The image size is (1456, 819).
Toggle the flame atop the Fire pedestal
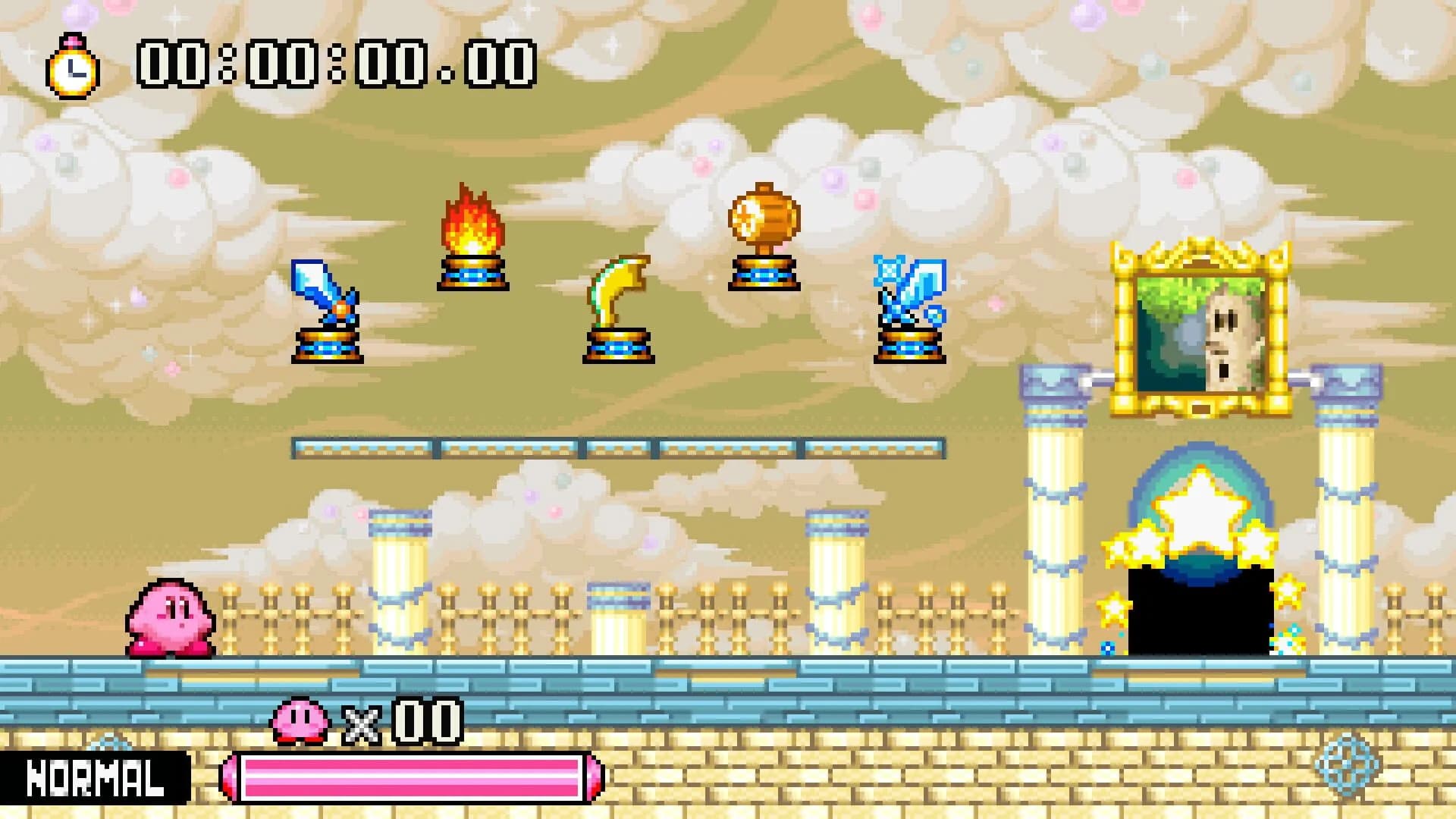(x=470, y=220)
